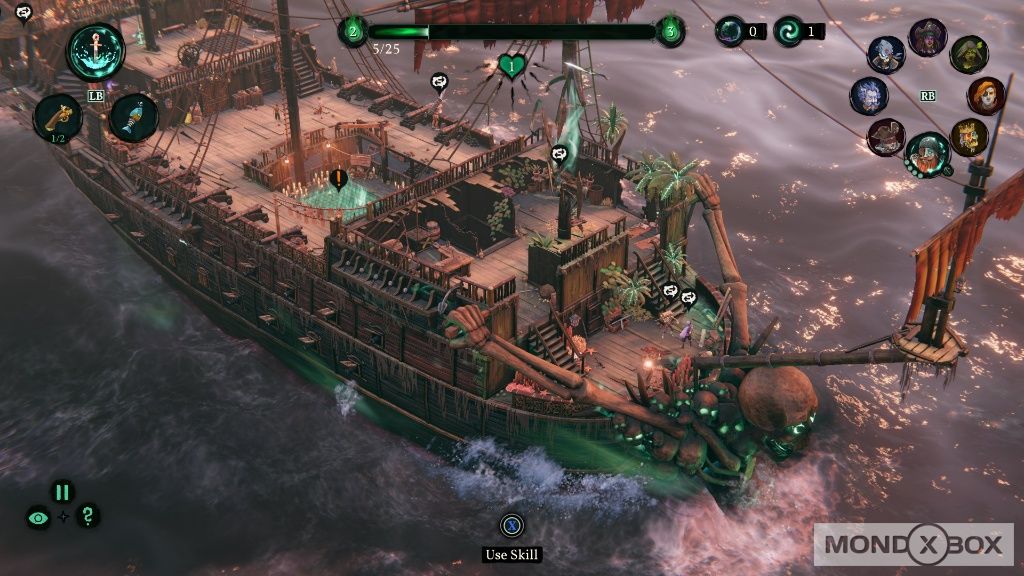Viewport: 1024px width, 576px height.
Task: Choose the orange-bandana woman portrait
Action: click(x=986, y=96)
